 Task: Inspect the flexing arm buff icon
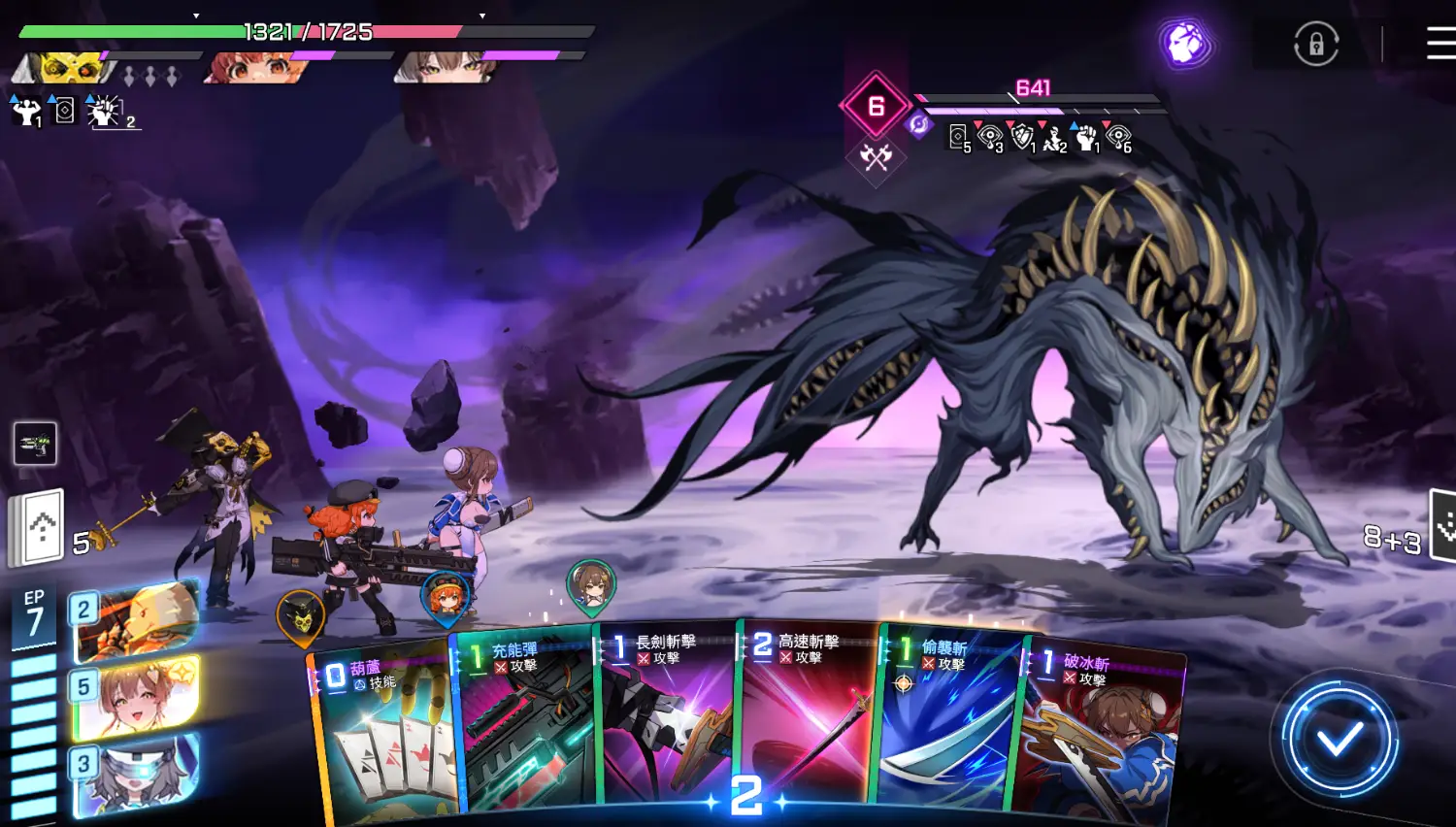tap(25, 112)
